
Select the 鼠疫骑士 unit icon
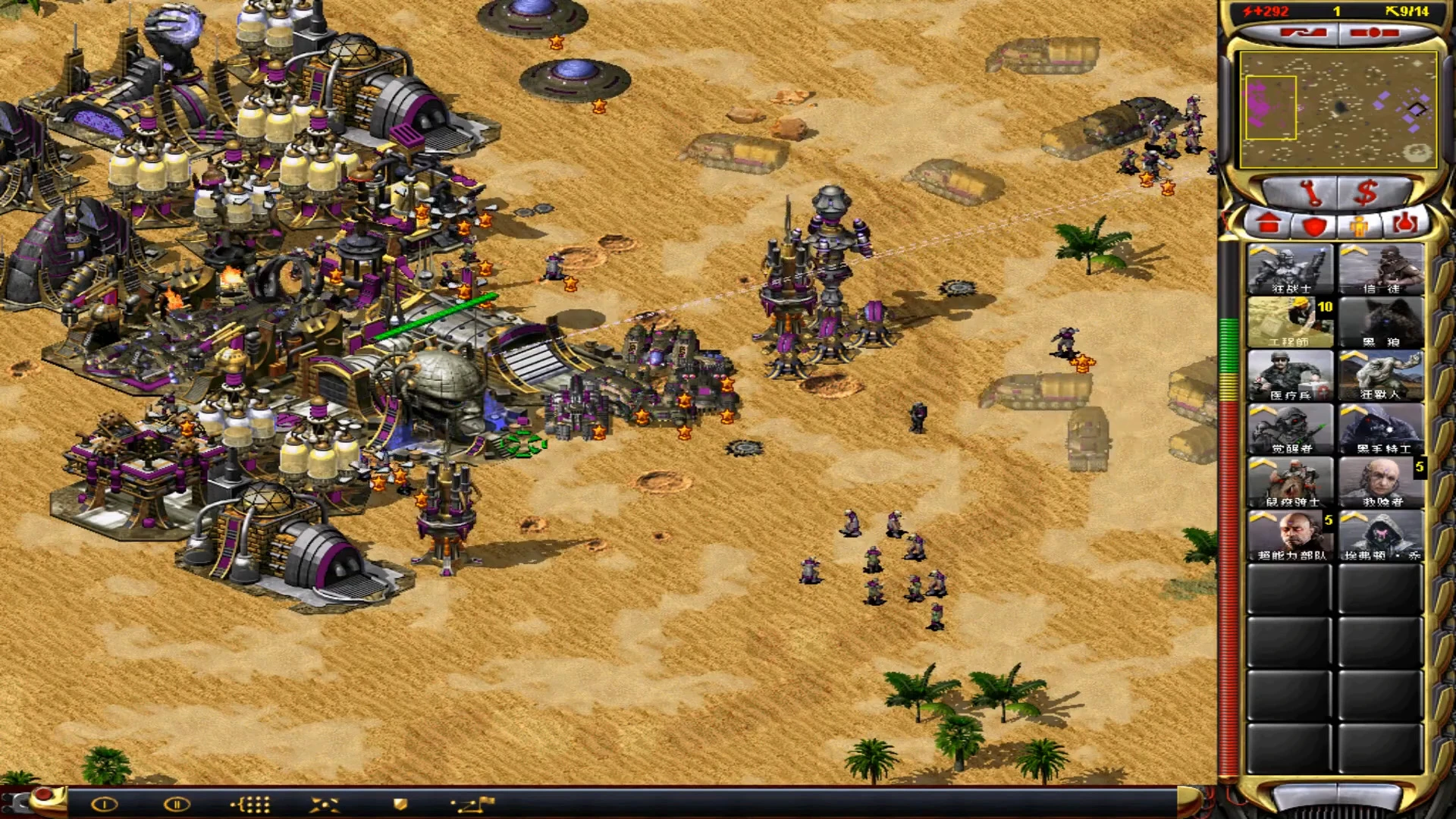(1290, 482)
